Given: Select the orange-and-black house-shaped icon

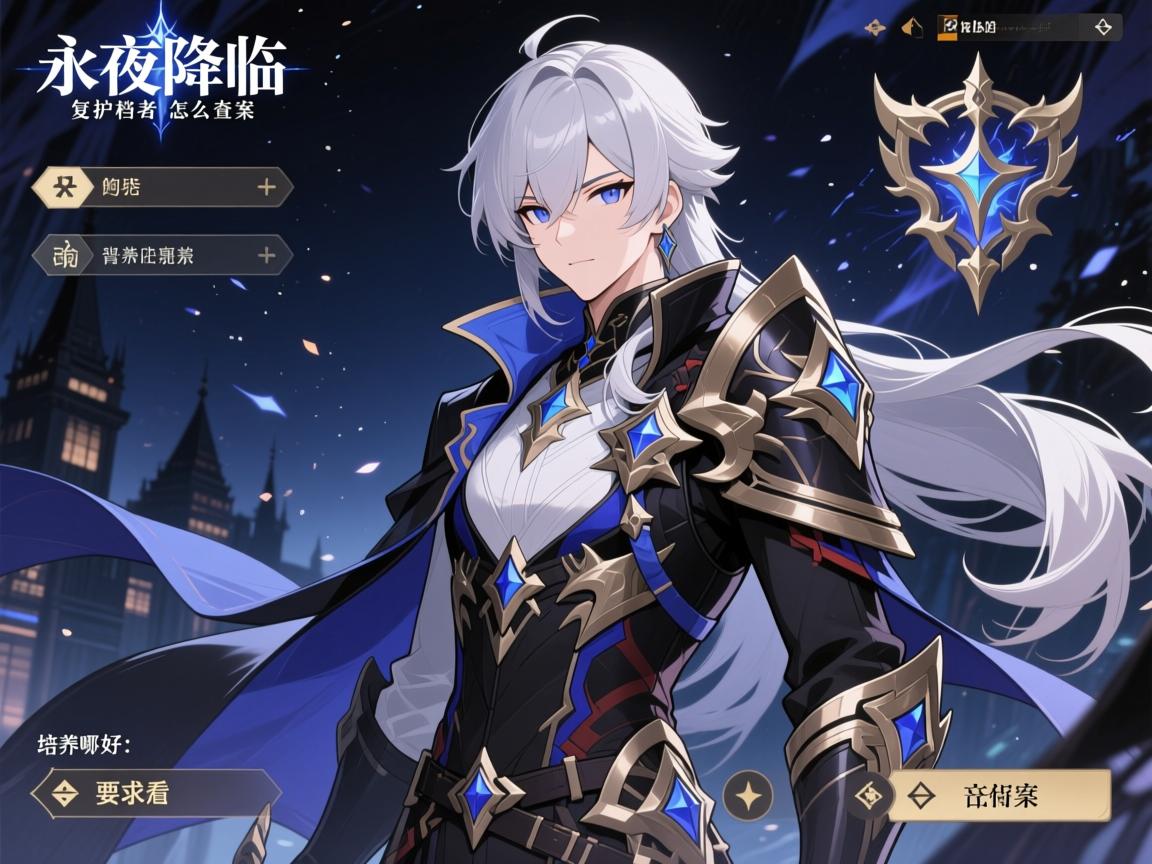Looking at the screenshot, I should click(x=911, y=28).
